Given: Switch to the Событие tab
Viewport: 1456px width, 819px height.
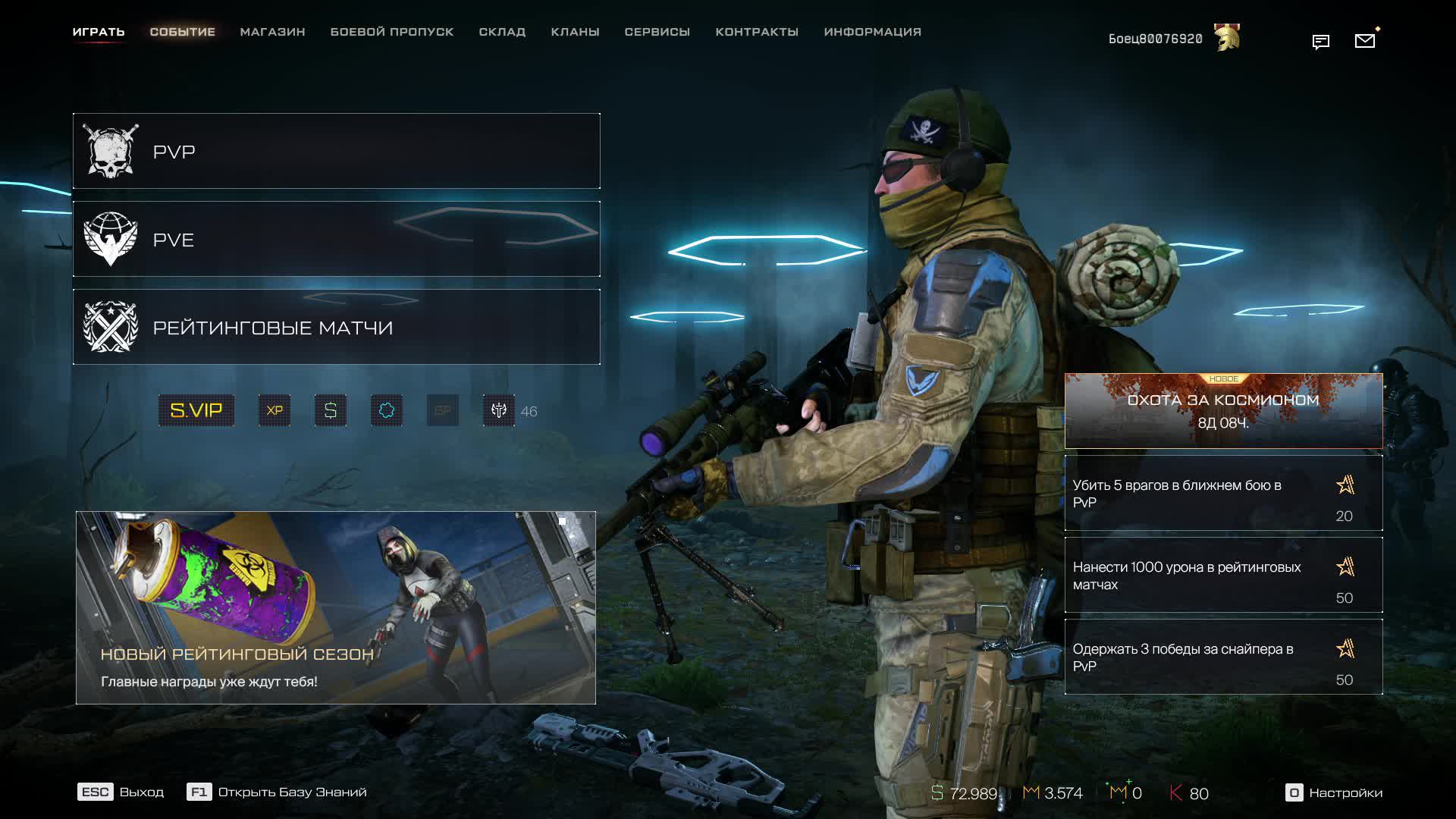Looking at the screenshot, I should coord(182,32).
